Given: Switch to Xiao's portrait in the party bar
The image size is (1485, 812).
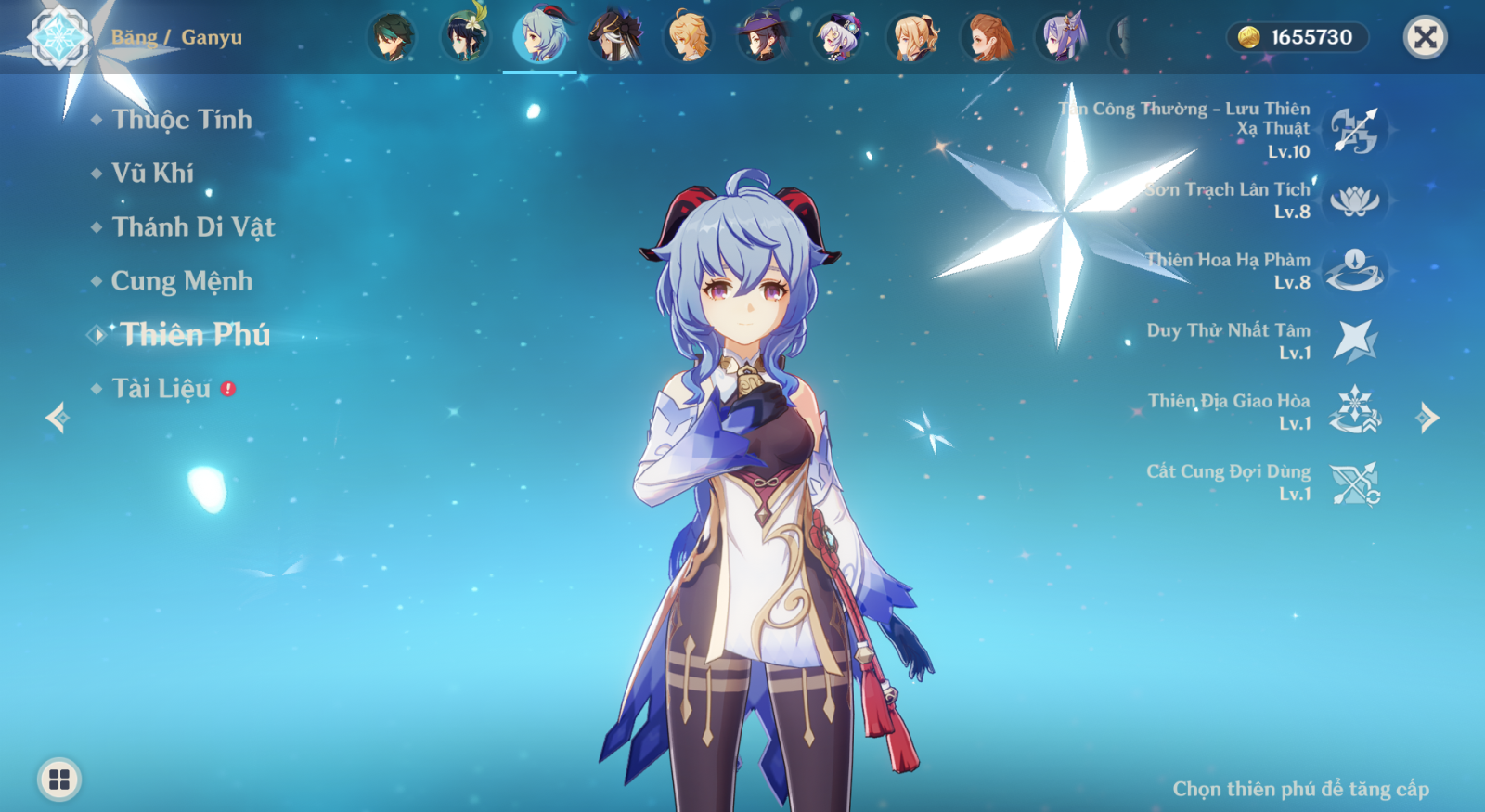Looking at the screenshot, I should [x=391, y=38].
